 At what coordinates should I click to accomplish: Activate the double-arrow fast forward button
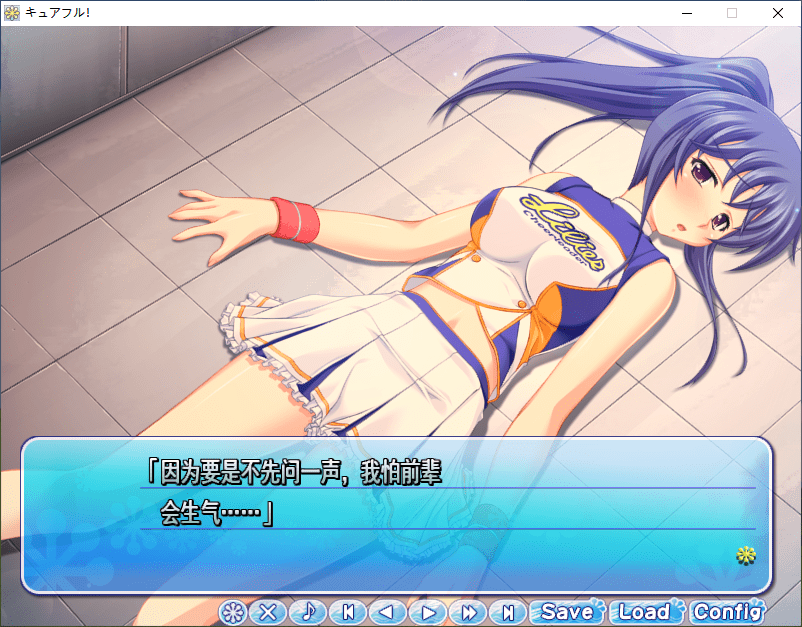[x=467, y=612]
